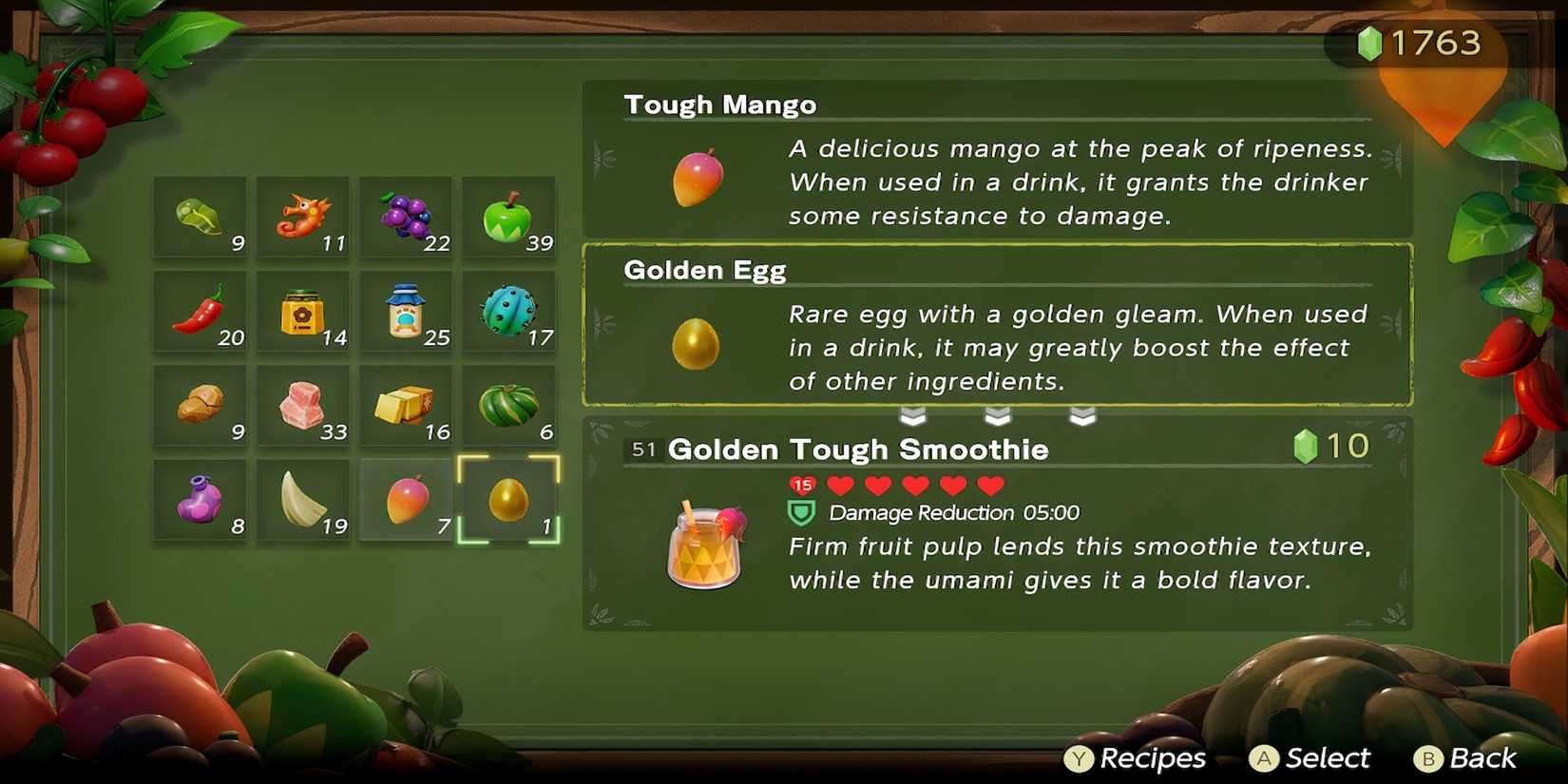Click the bottle of milk ingredient
The height and width of the screenshot is (784, 1568).
click(407, 309)
